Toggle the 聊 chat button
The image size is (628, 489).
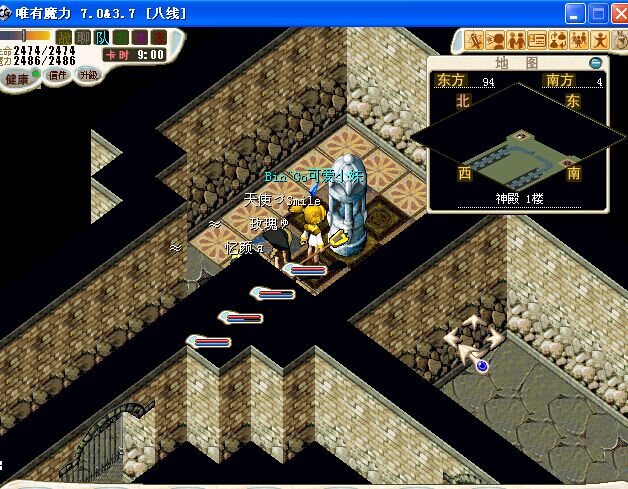tap(84, 37)
